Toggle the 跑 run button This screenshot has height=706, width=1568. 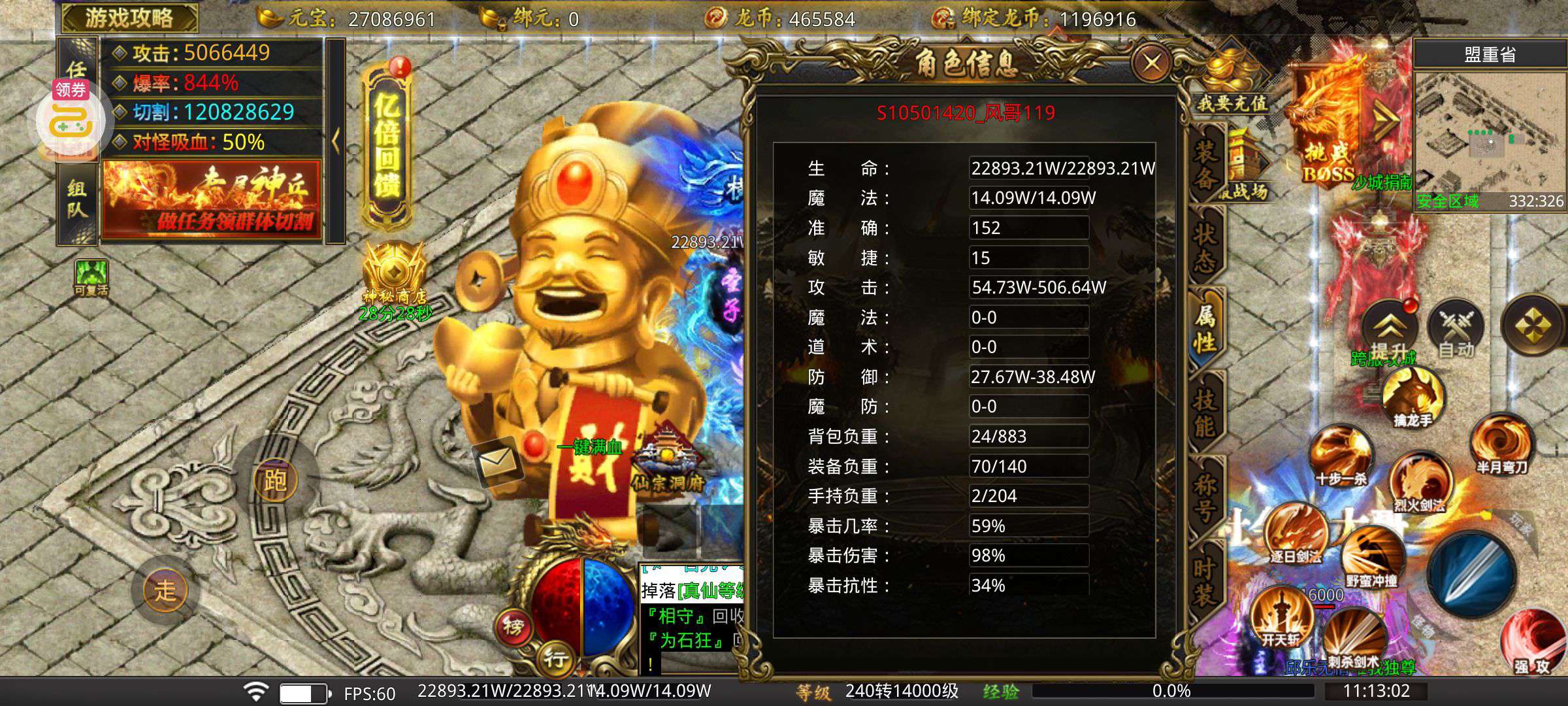pyautogui.click(x=275, y=480)
